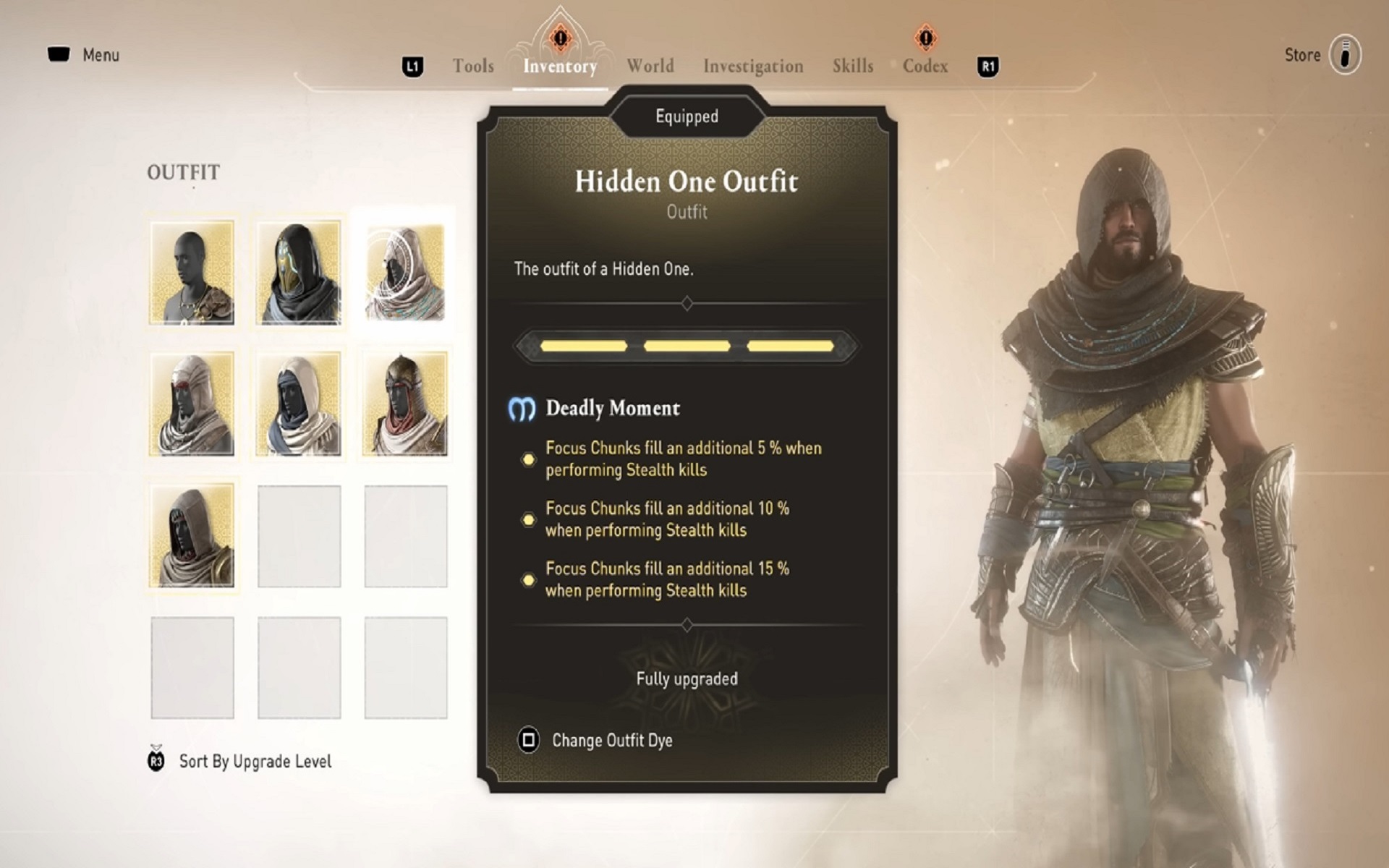Screen dimensions: 1389x868
Task: Open the Codex tab
Action: point(925,67)
